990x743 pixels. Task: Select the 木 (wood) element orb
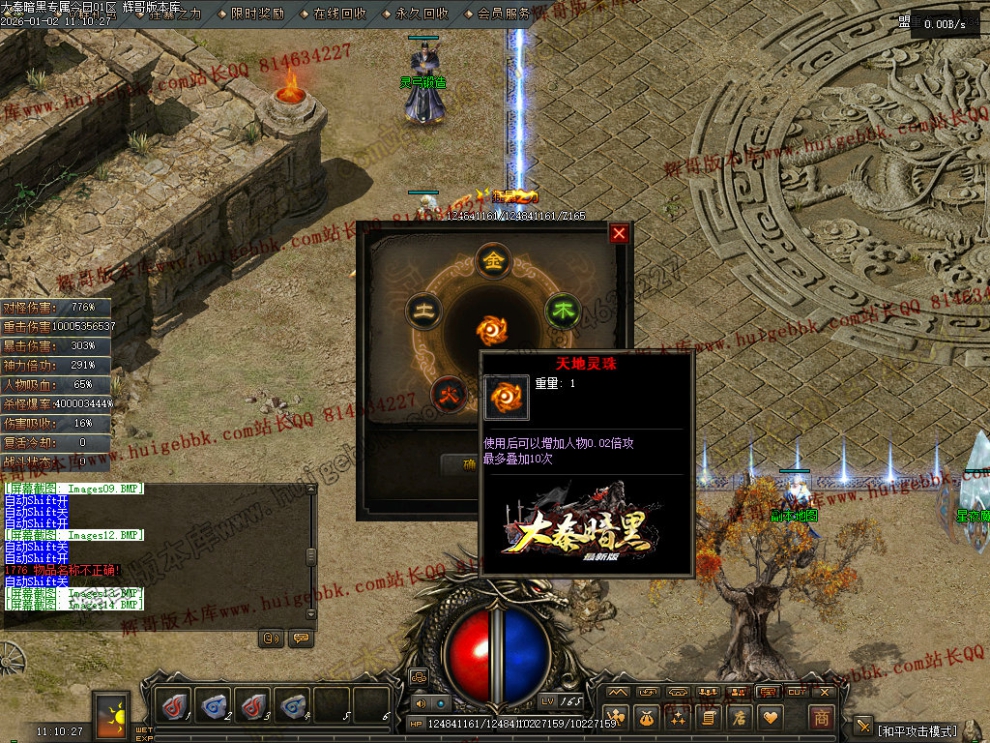coord(562,311)
